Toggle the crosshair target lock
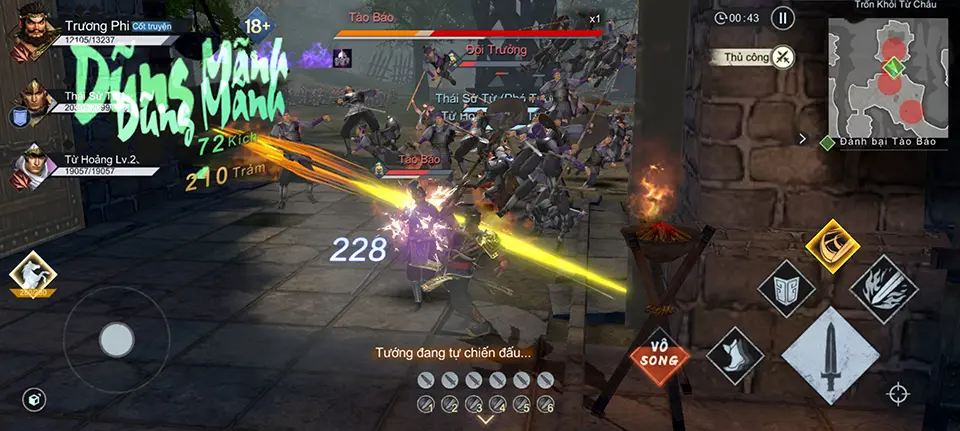Screen dimensions: 960x431 898,394
